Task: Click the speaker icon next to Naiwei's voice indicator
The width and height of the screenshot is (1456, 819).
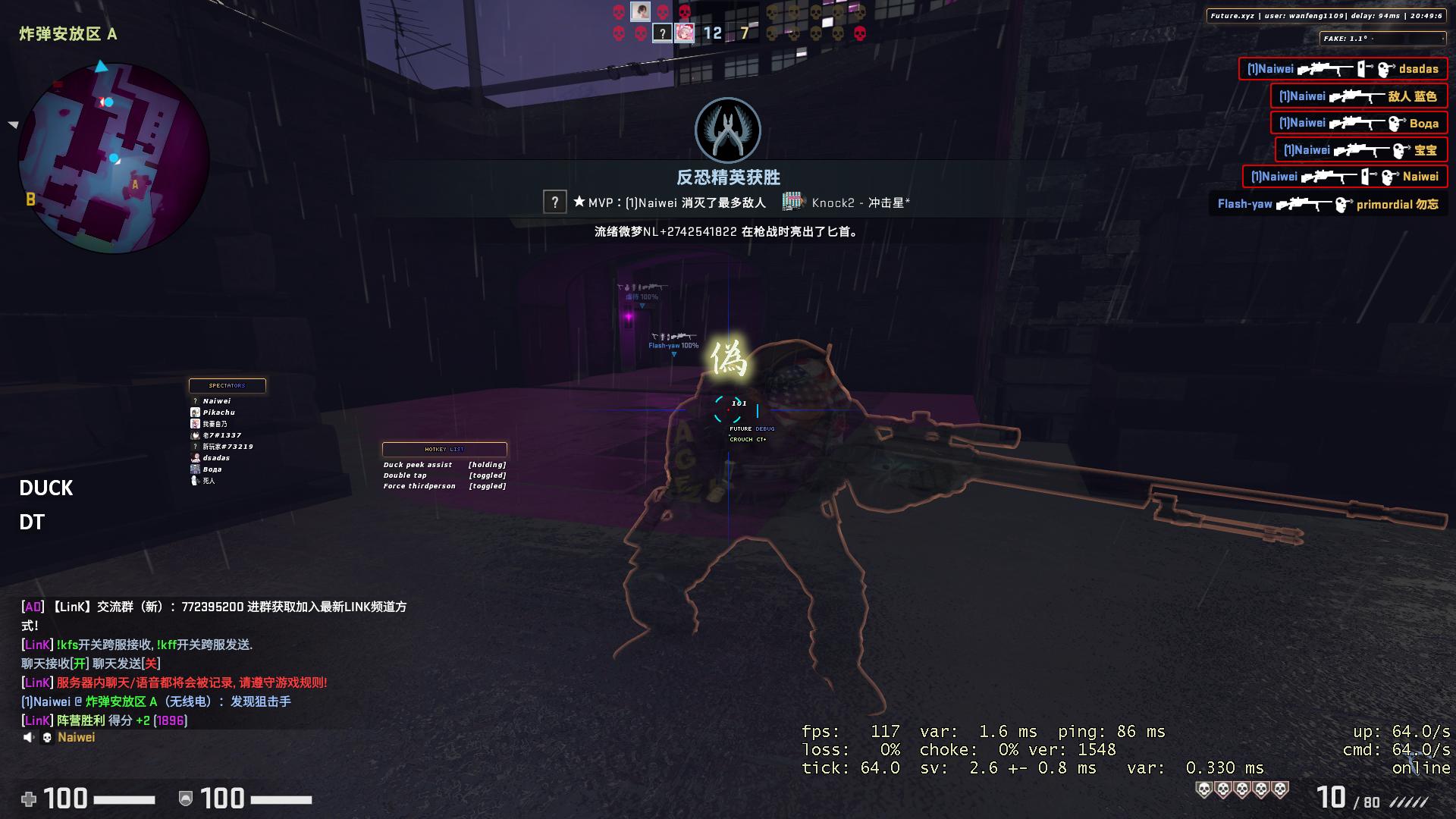Action: pos(30,736)
